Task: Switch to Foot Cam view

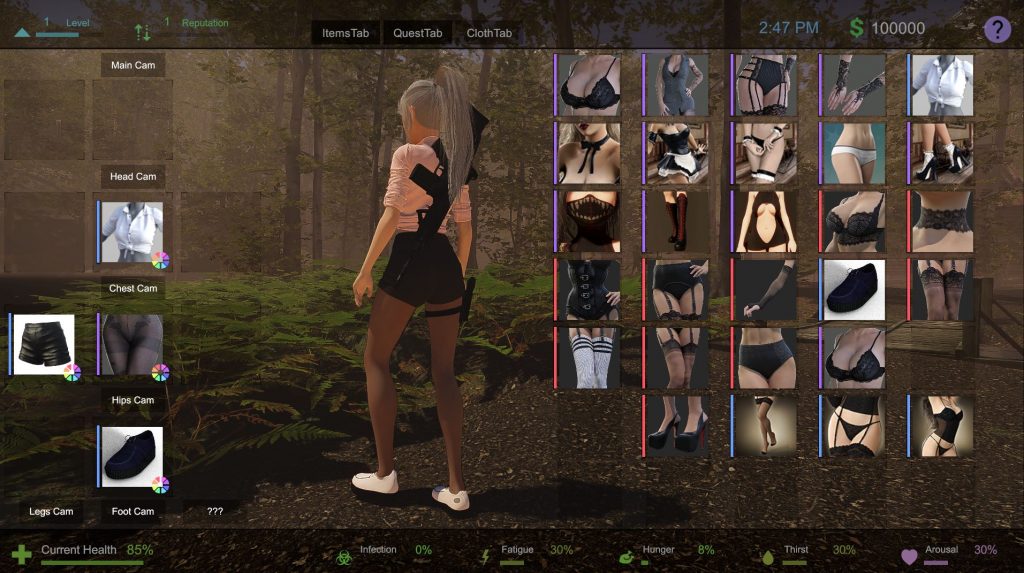Action: (133, 512)
